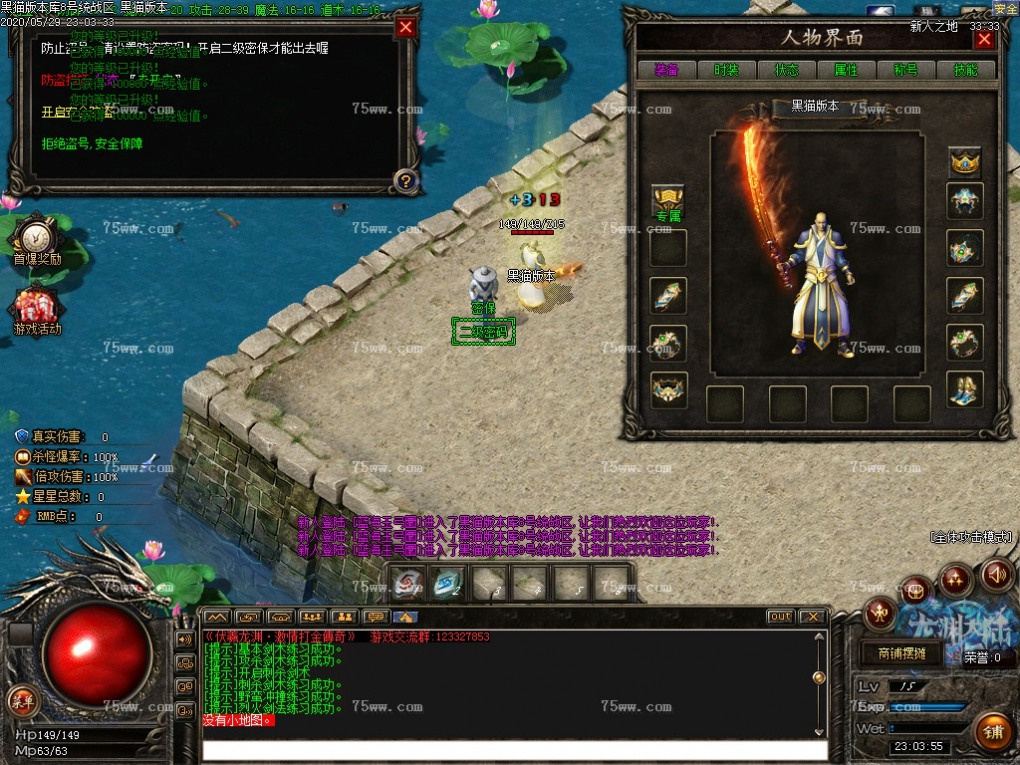Show the 属性 attributes tab
1020x765 pixels.
(x=846, y=70)
